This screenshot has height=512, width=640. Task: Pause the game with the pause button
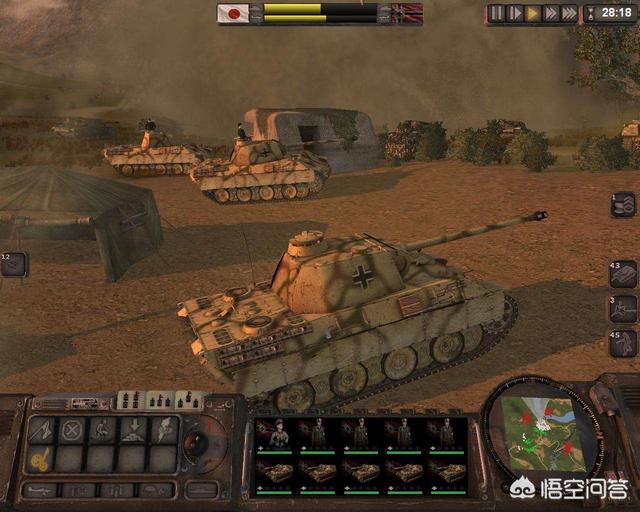click(x=497, y=13)
